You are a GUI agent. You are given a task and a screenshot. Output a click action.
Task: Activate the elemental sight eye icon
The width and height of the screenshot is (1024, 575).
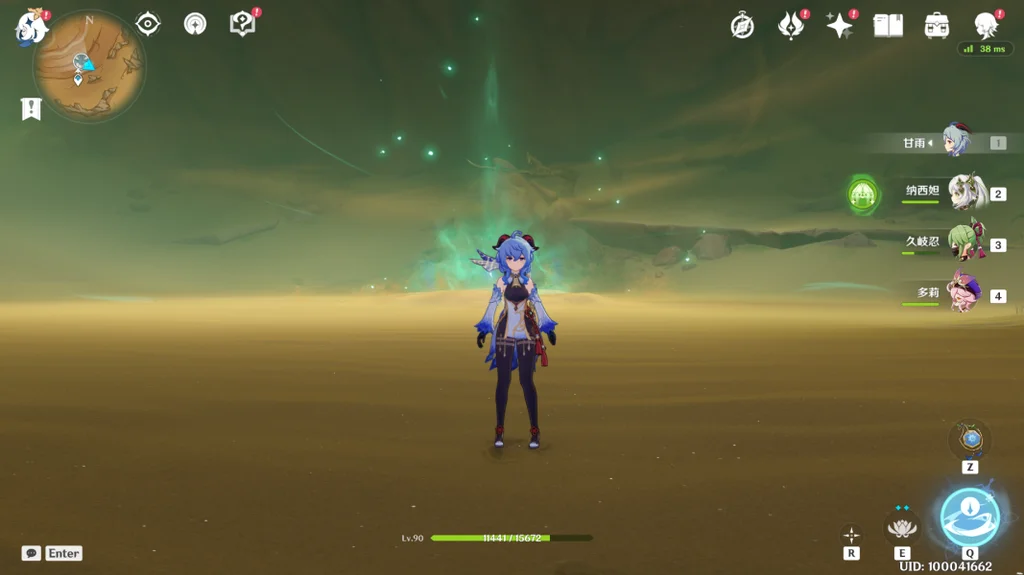click(x=148, y=24)
